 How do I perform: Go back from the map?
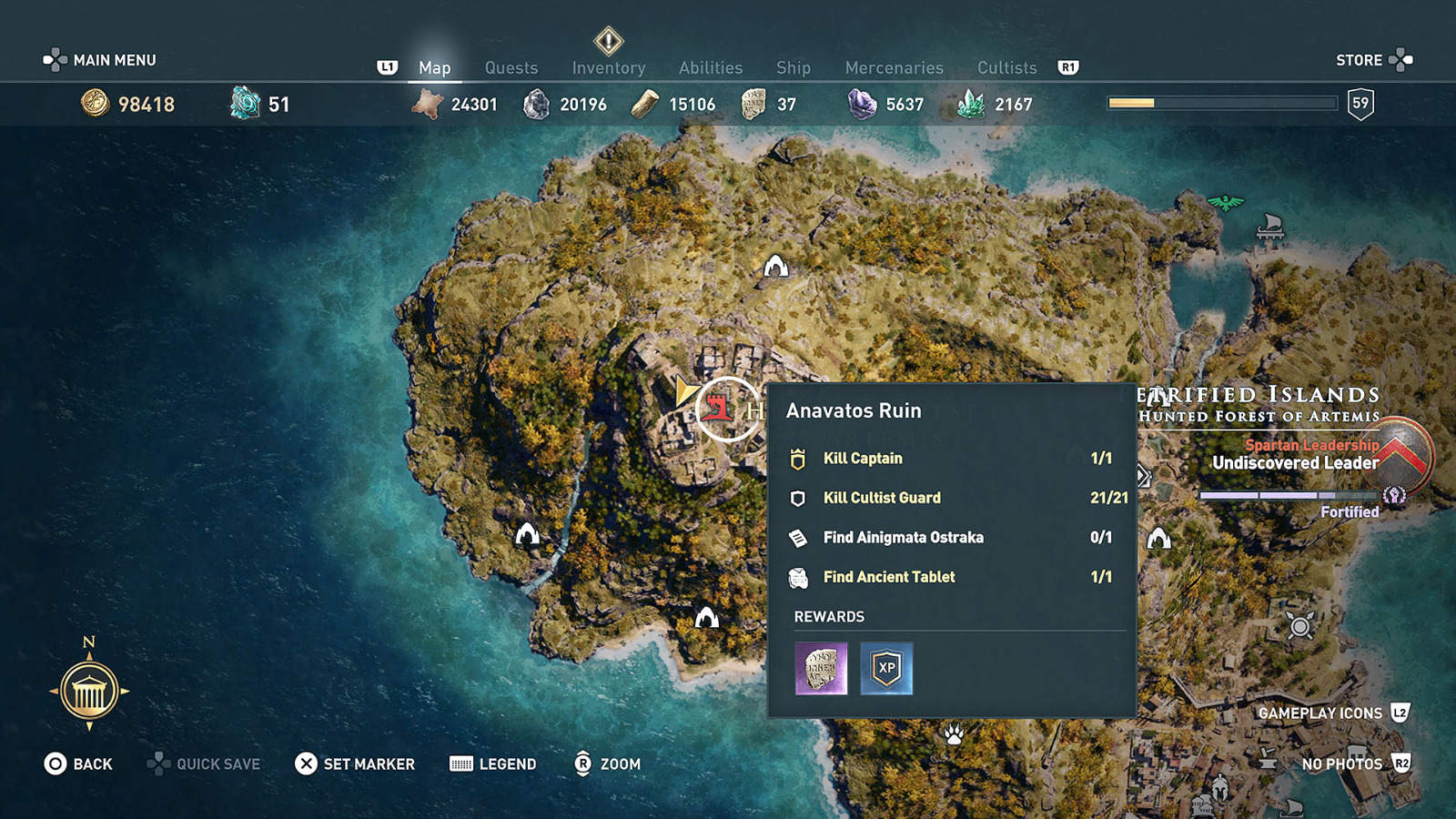pyautogui.click(x=78, y=764)
